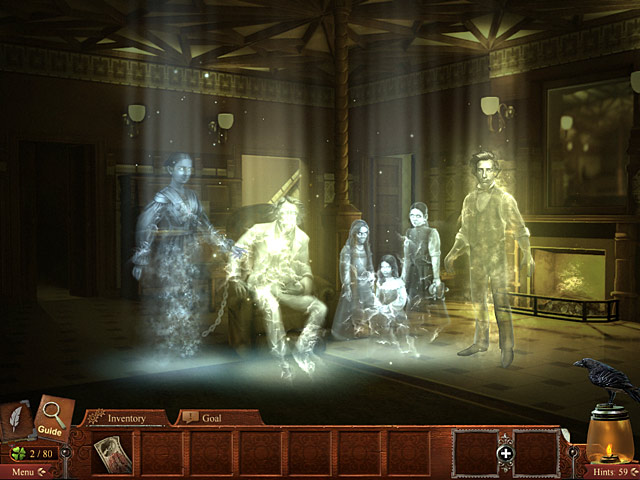Switch to the Goal tab
This screenshot has height=480, width=640.
(x=210, y=418)
